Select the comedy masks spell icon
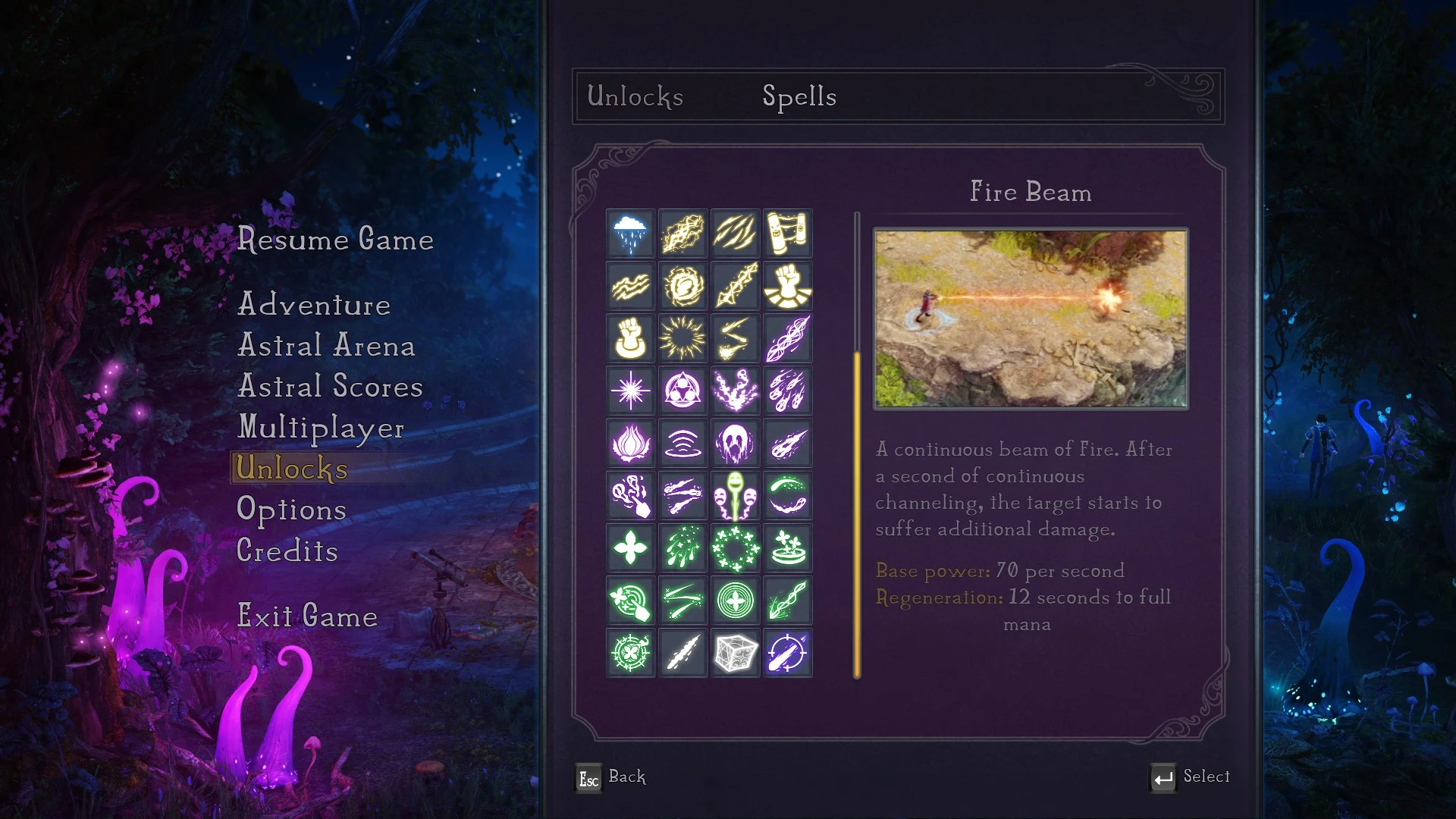The width and height of the screenshot is (1456, 819). tap(735, 496)
